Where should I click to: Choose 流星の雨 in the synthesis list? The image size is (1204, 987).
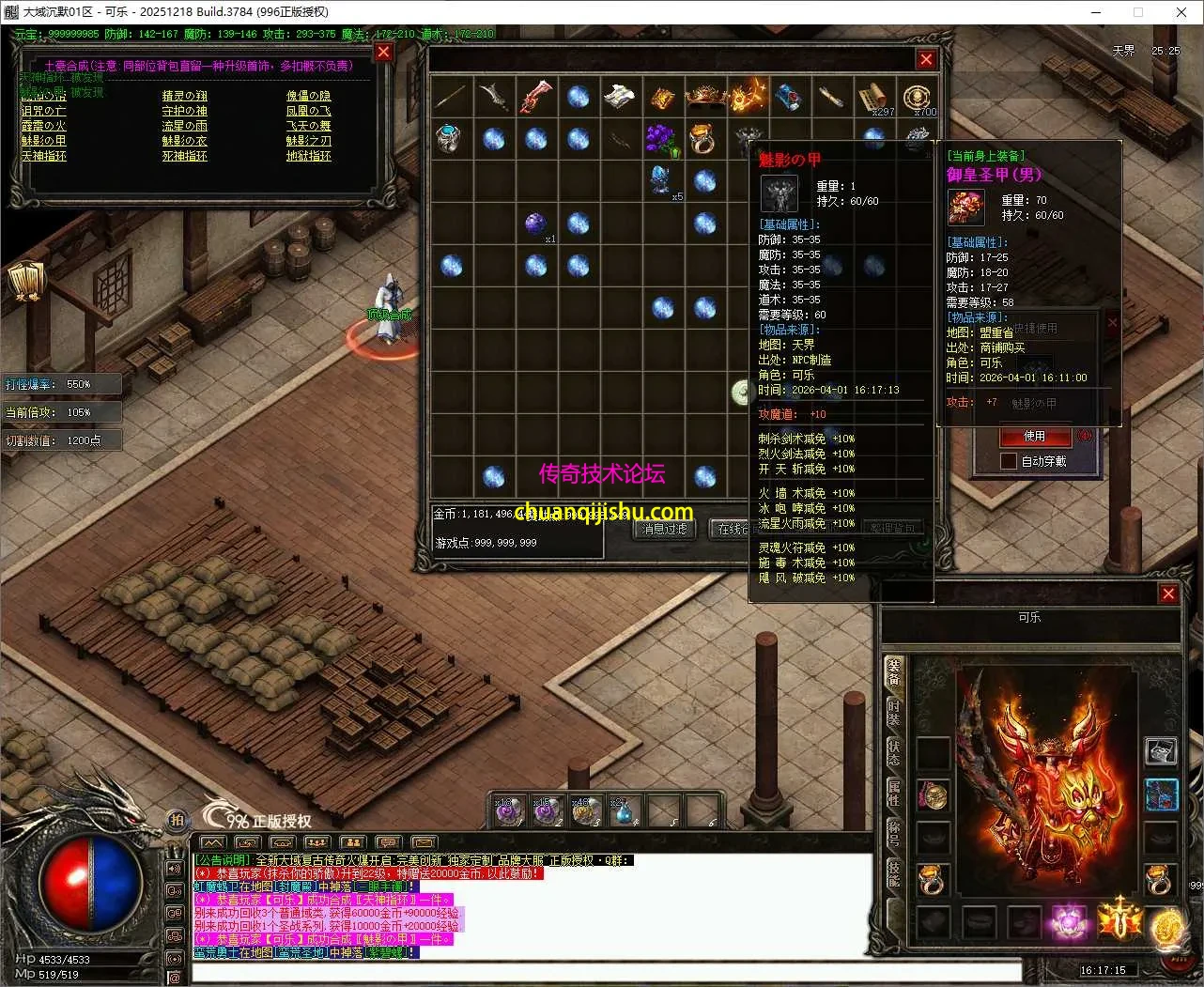tap(184, 126)
